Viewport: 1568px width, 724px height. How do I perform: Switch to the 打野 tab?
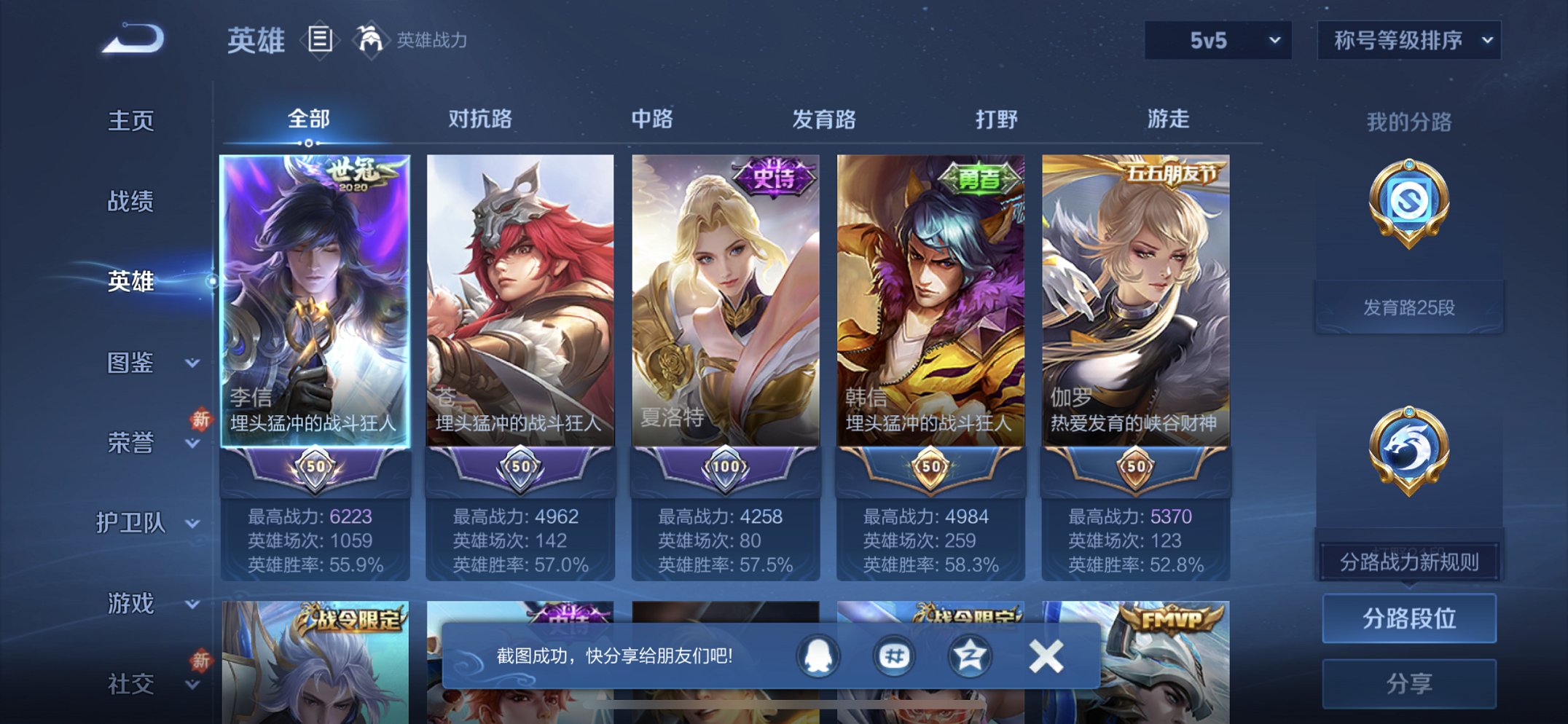(x=997, y=119)
